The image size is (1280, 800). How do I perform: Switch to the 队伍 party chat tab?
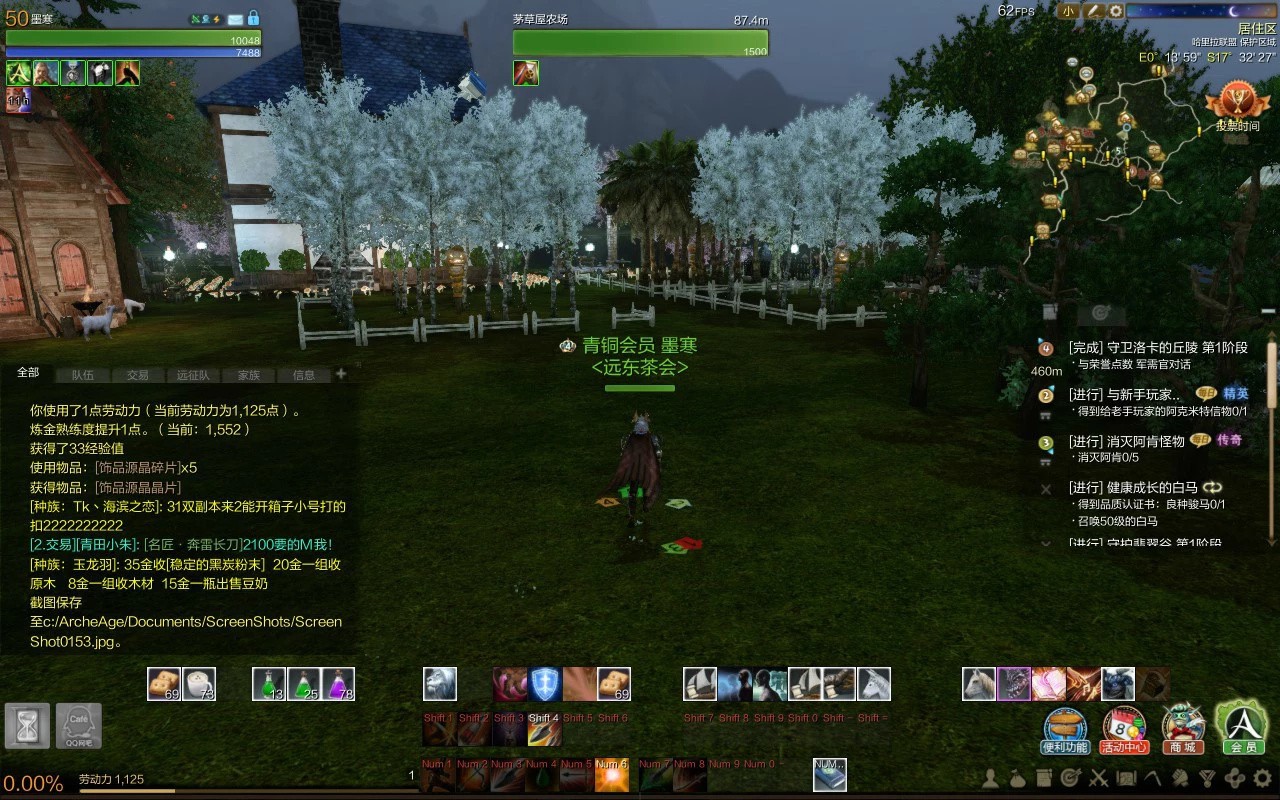coord(82,375)
